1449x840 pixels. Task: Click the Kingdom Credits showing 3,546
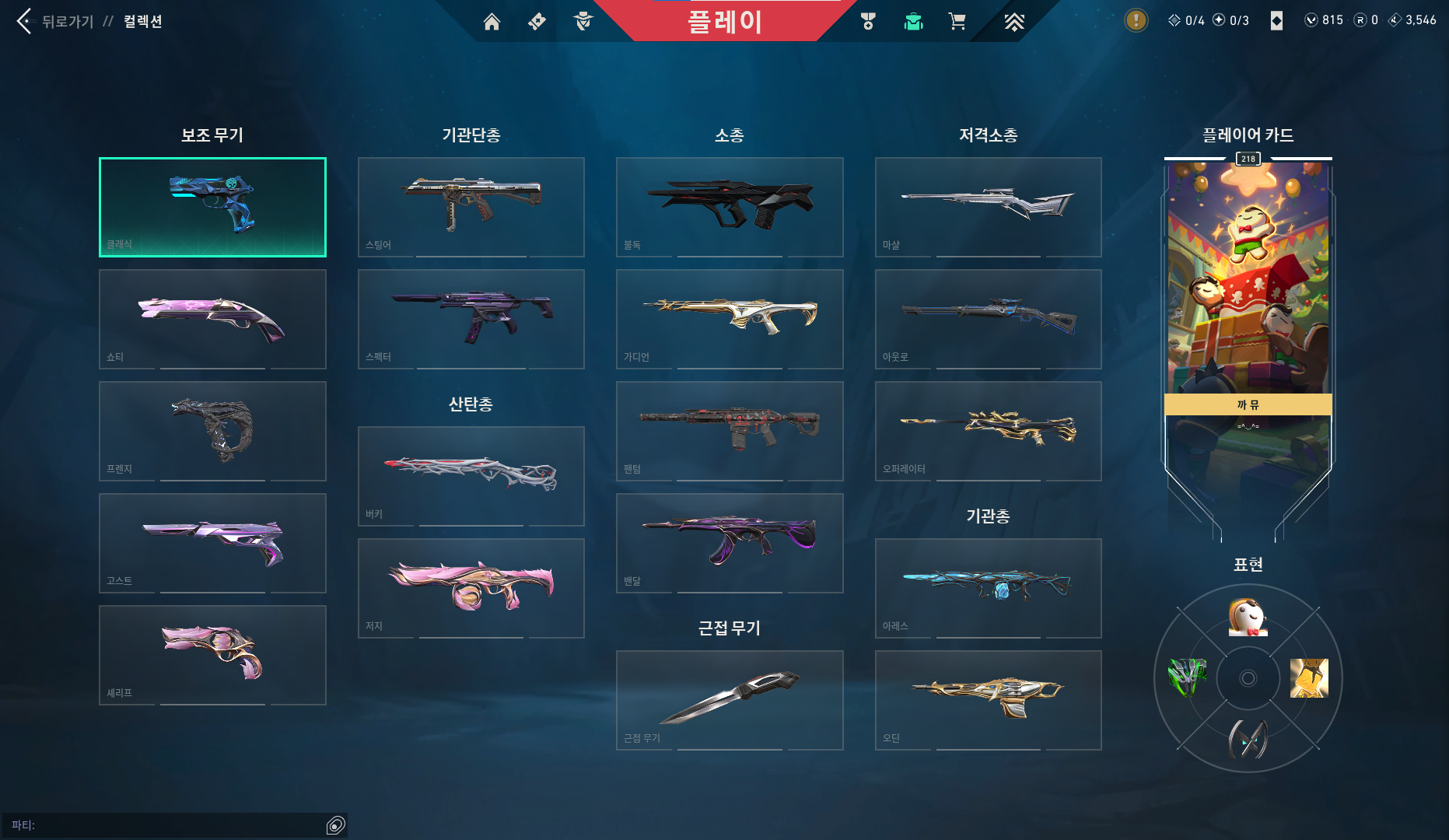pos(1413,19)
